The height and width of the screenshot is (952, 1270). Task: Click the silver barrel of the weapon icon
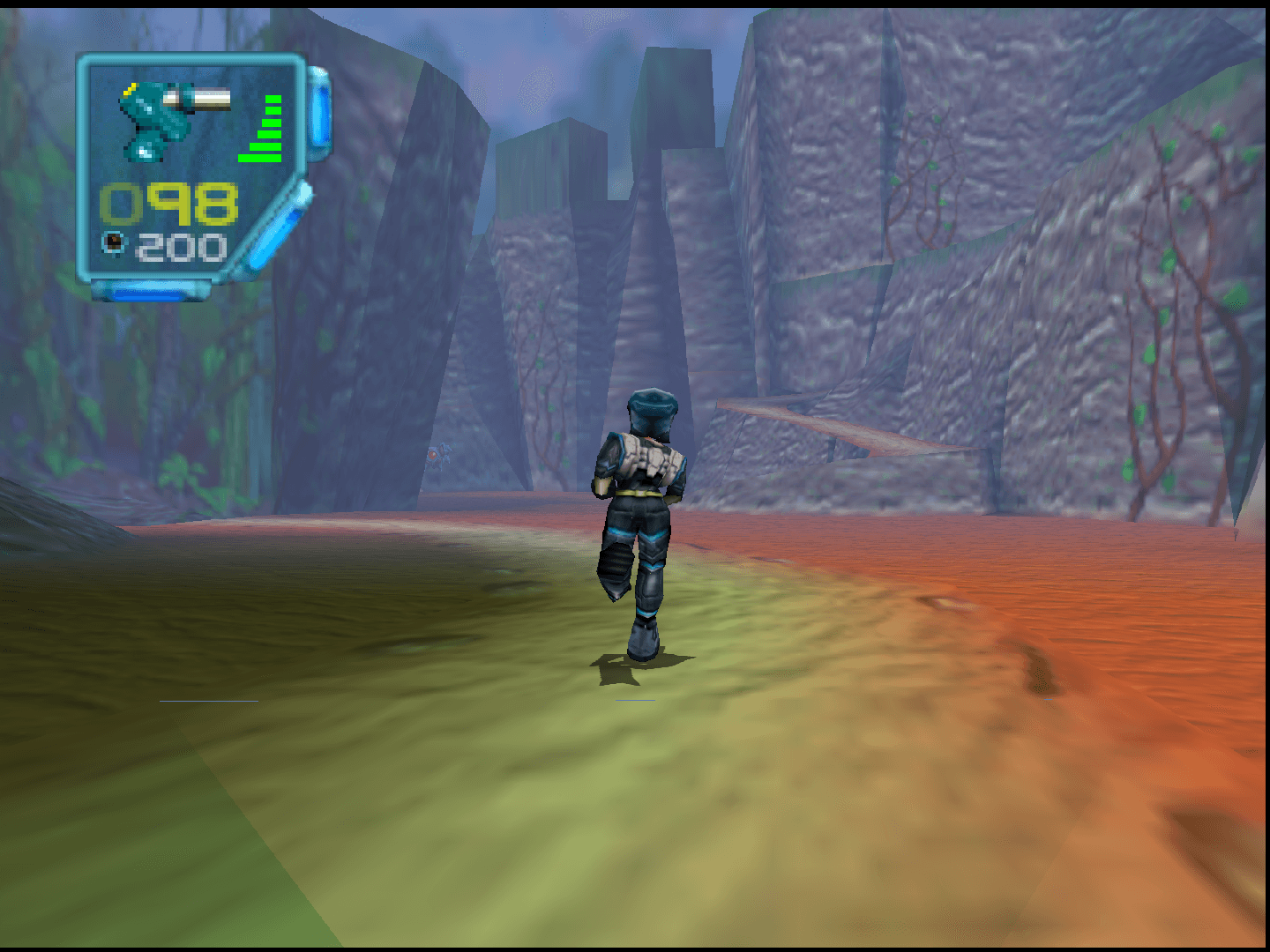(202, 98)
